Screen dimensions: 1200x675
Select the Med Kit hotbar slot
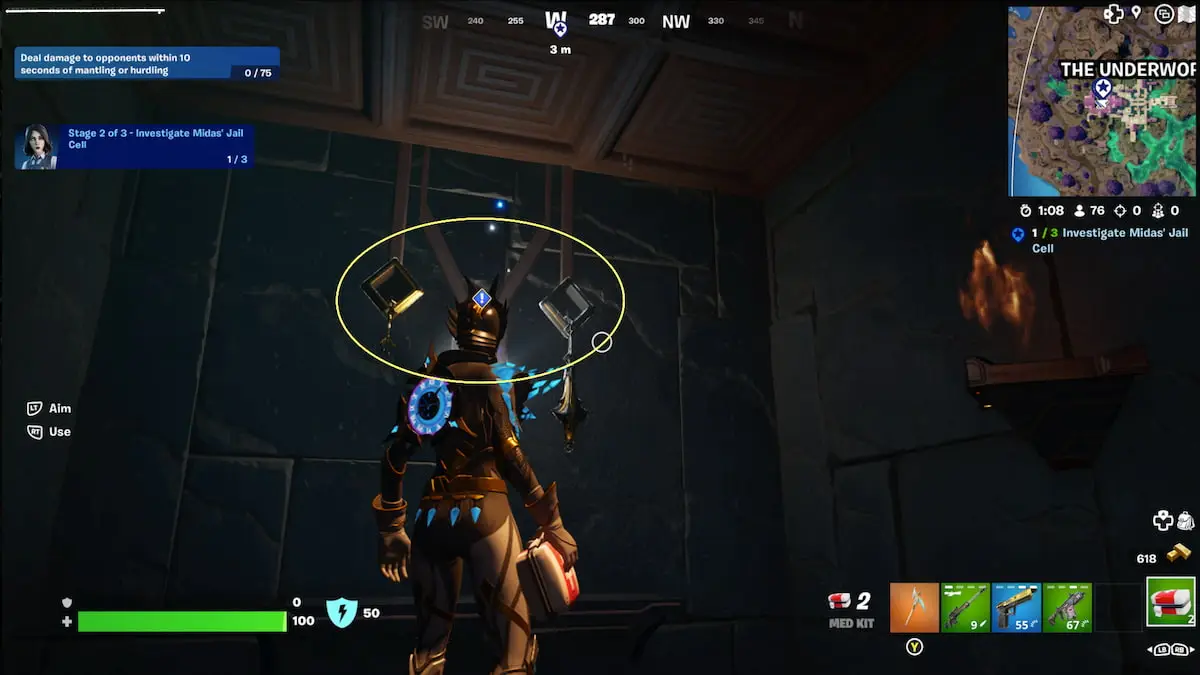(1170, 601)
